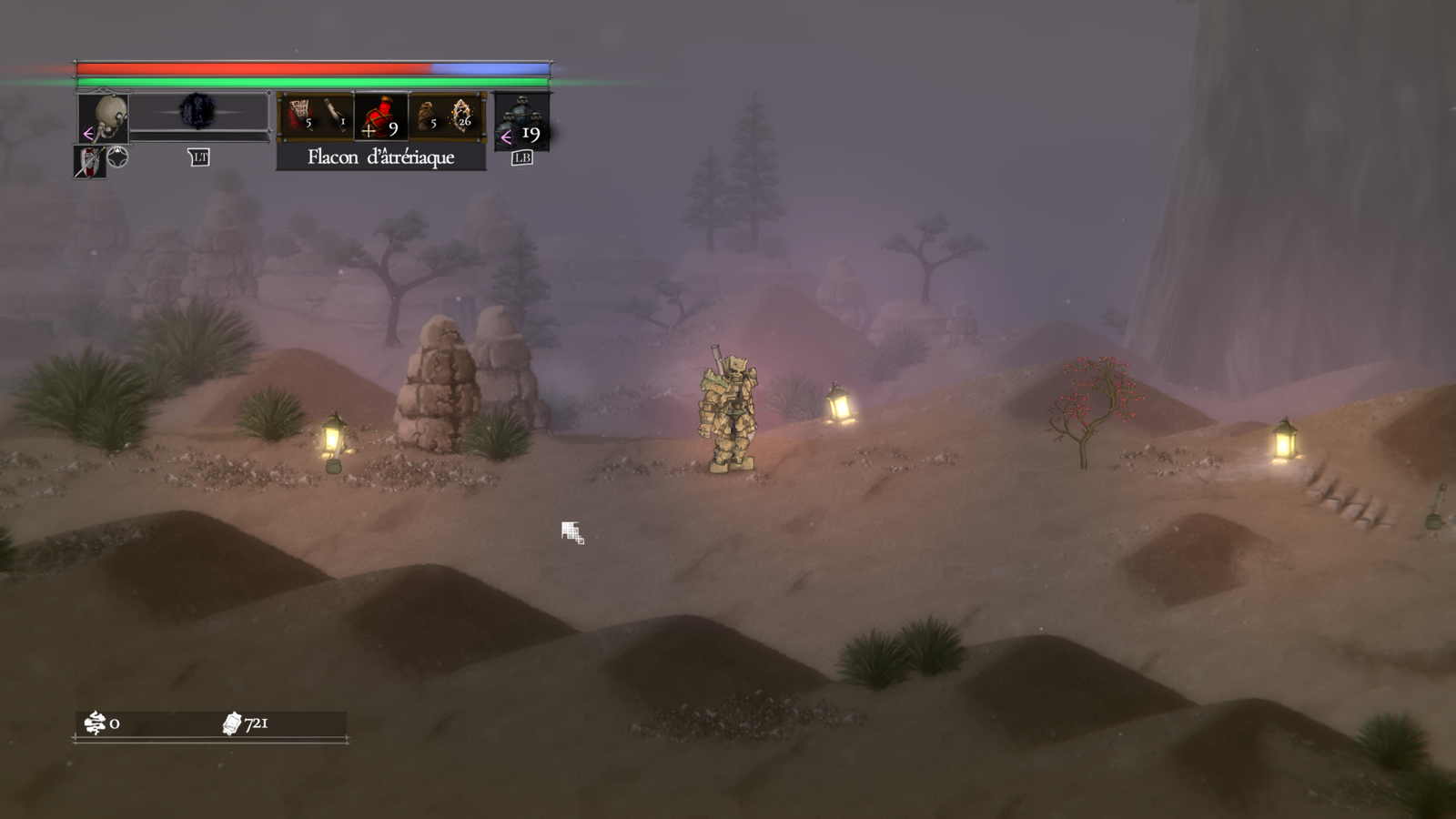Viewport: 1456px width, 819px height.
Task: Click the skull charm equipment slot
Action: (x=103, y=118)
